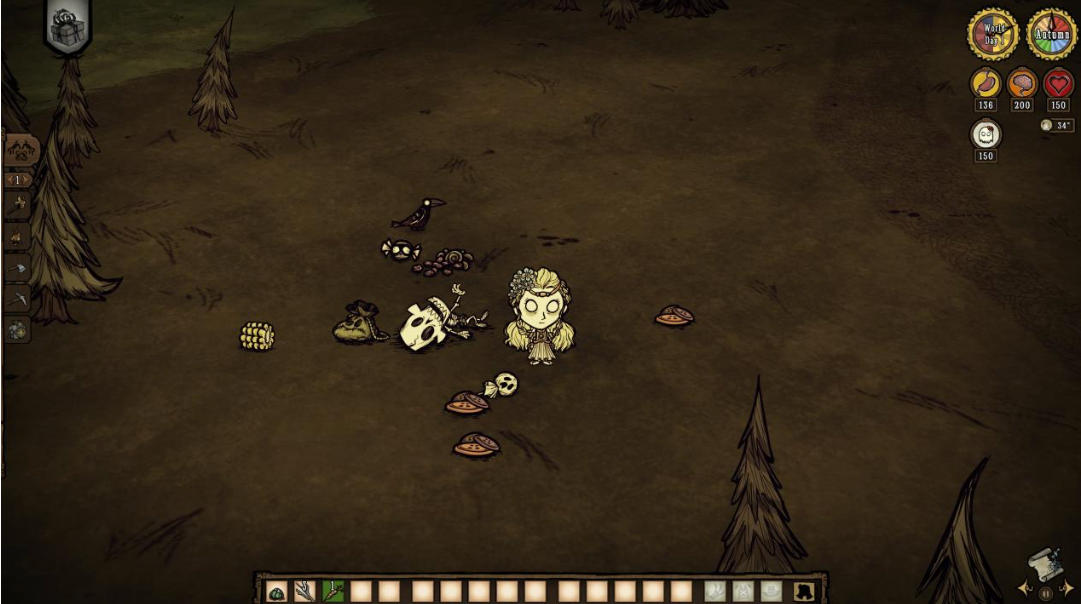Click the head equipment slot
This screenshot has height=604, width=1081.
[771, 591]
